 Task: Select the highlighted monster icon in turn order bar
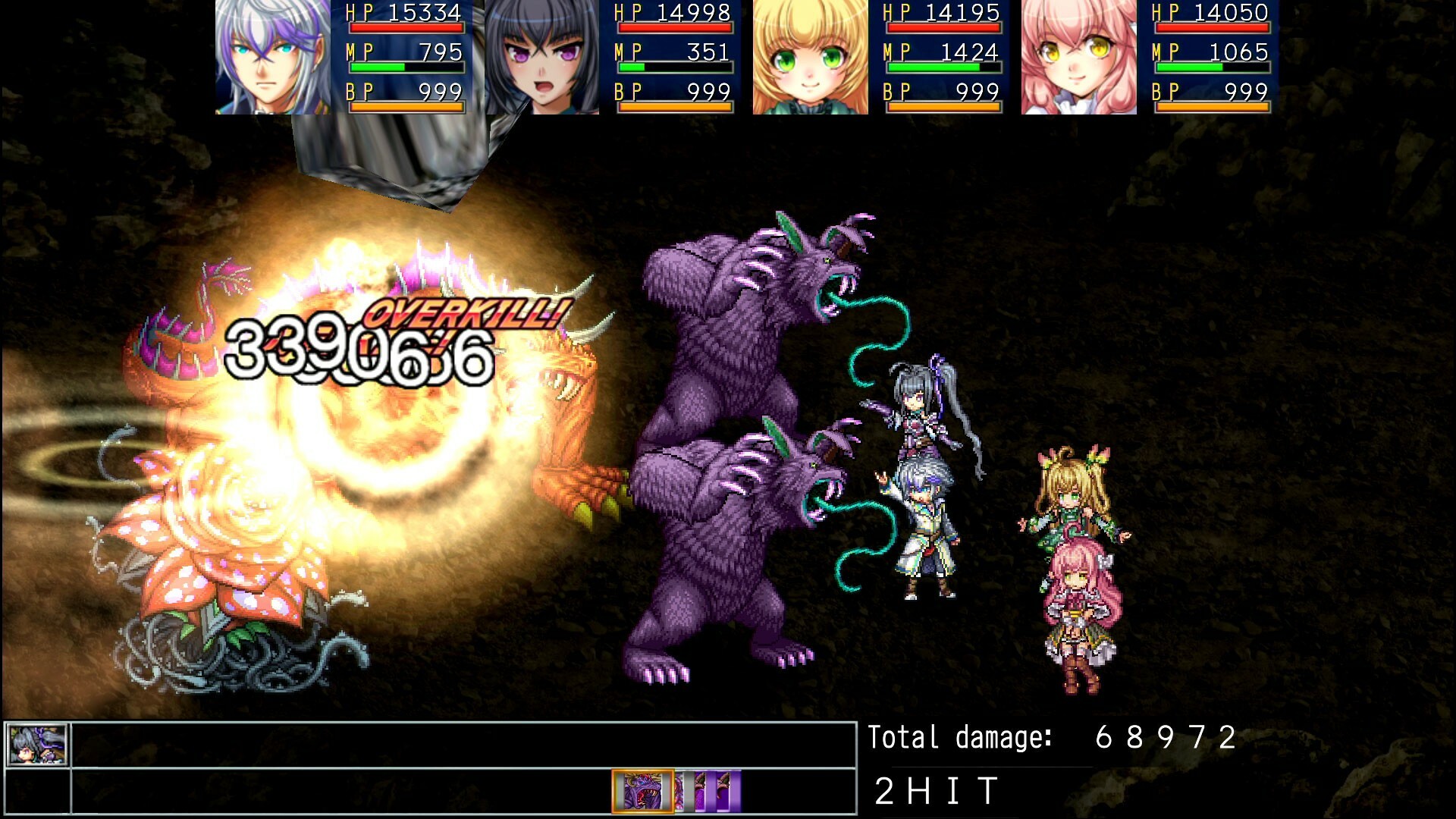[642, 792]
